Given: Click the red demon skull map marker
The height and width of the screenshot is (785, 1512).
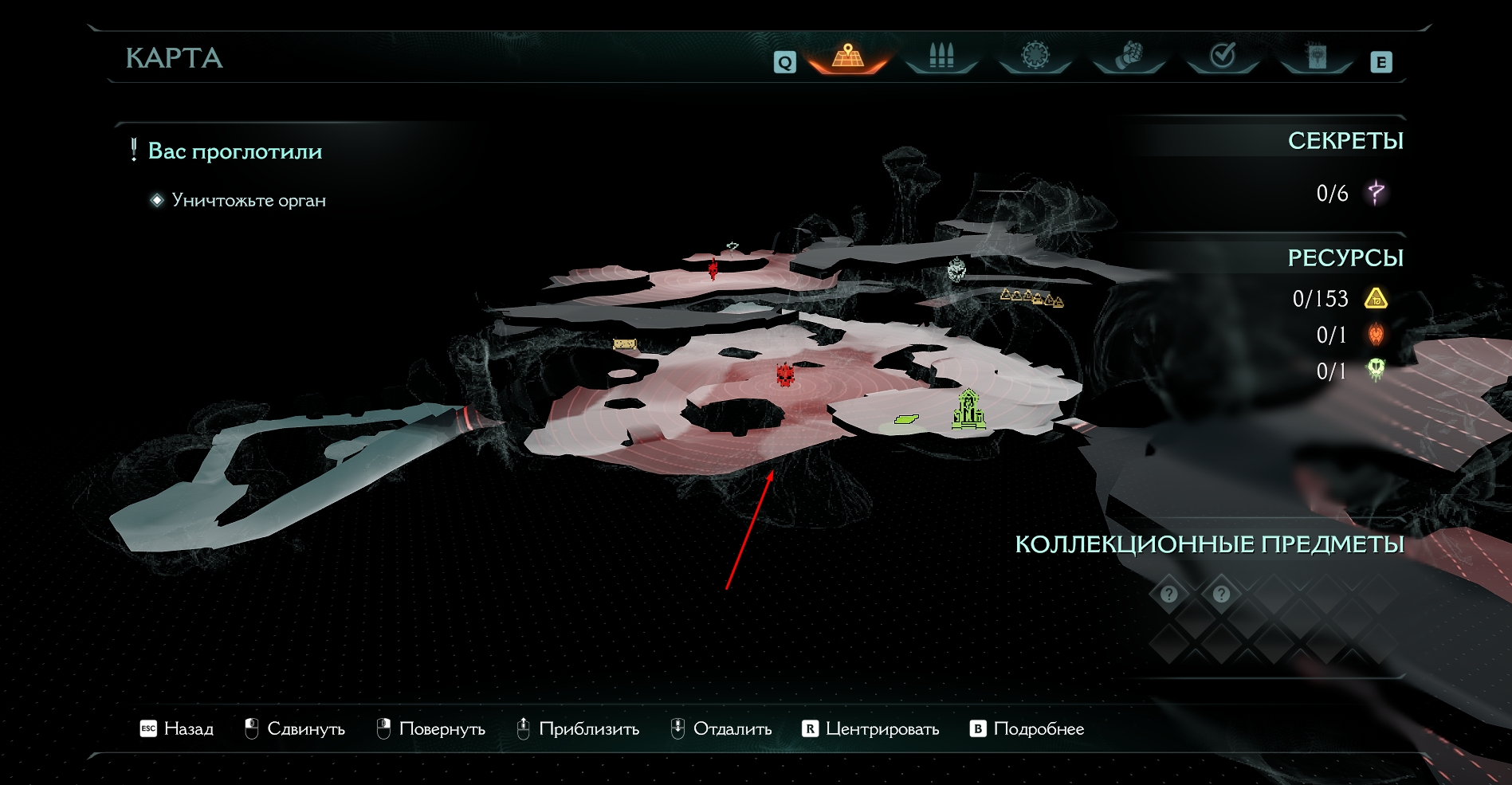Looking at the screenshot, I should (785, 375).
